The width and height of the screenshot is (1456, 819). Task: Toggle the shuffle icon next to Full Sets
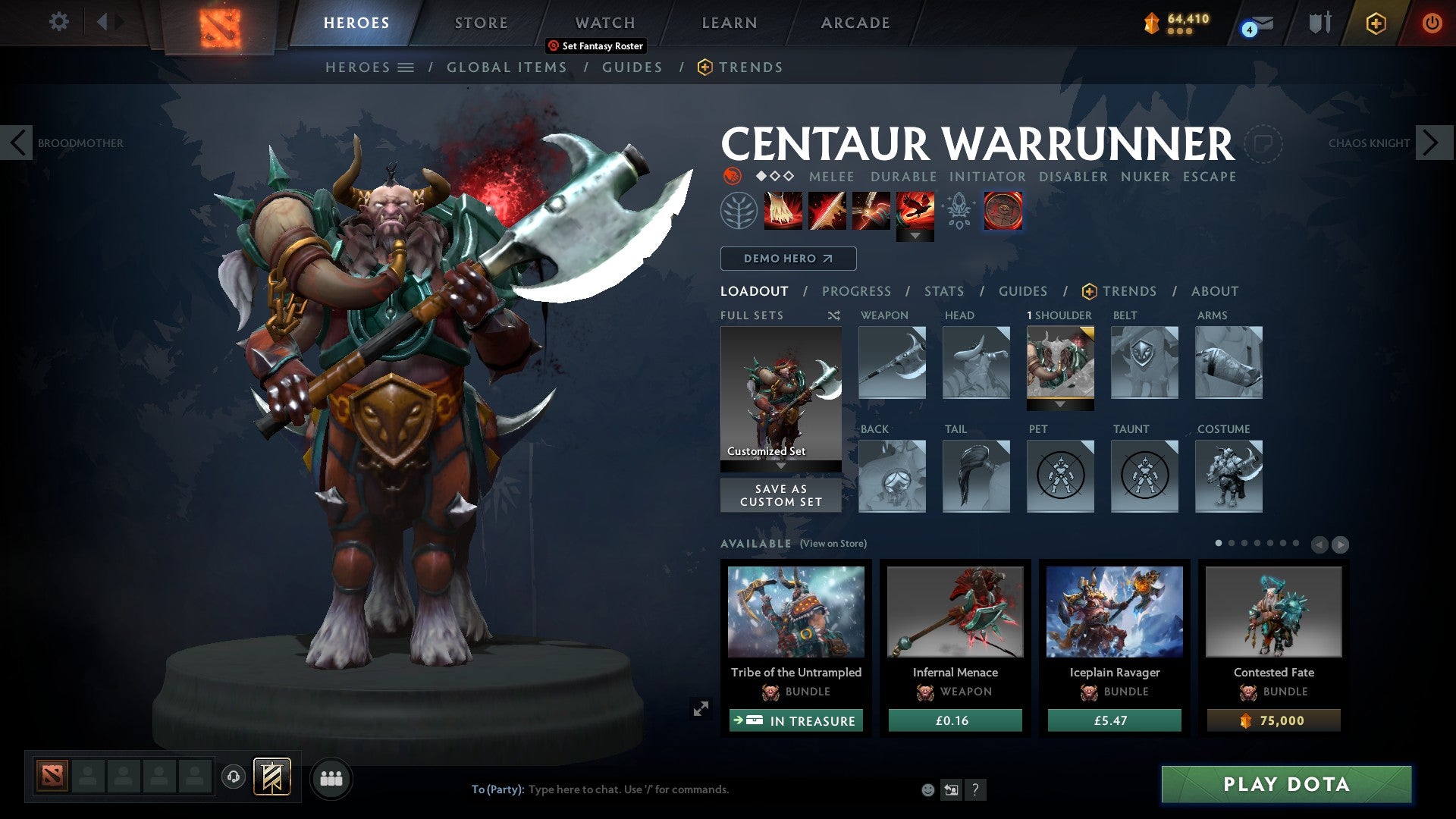(x=833, y=315)
